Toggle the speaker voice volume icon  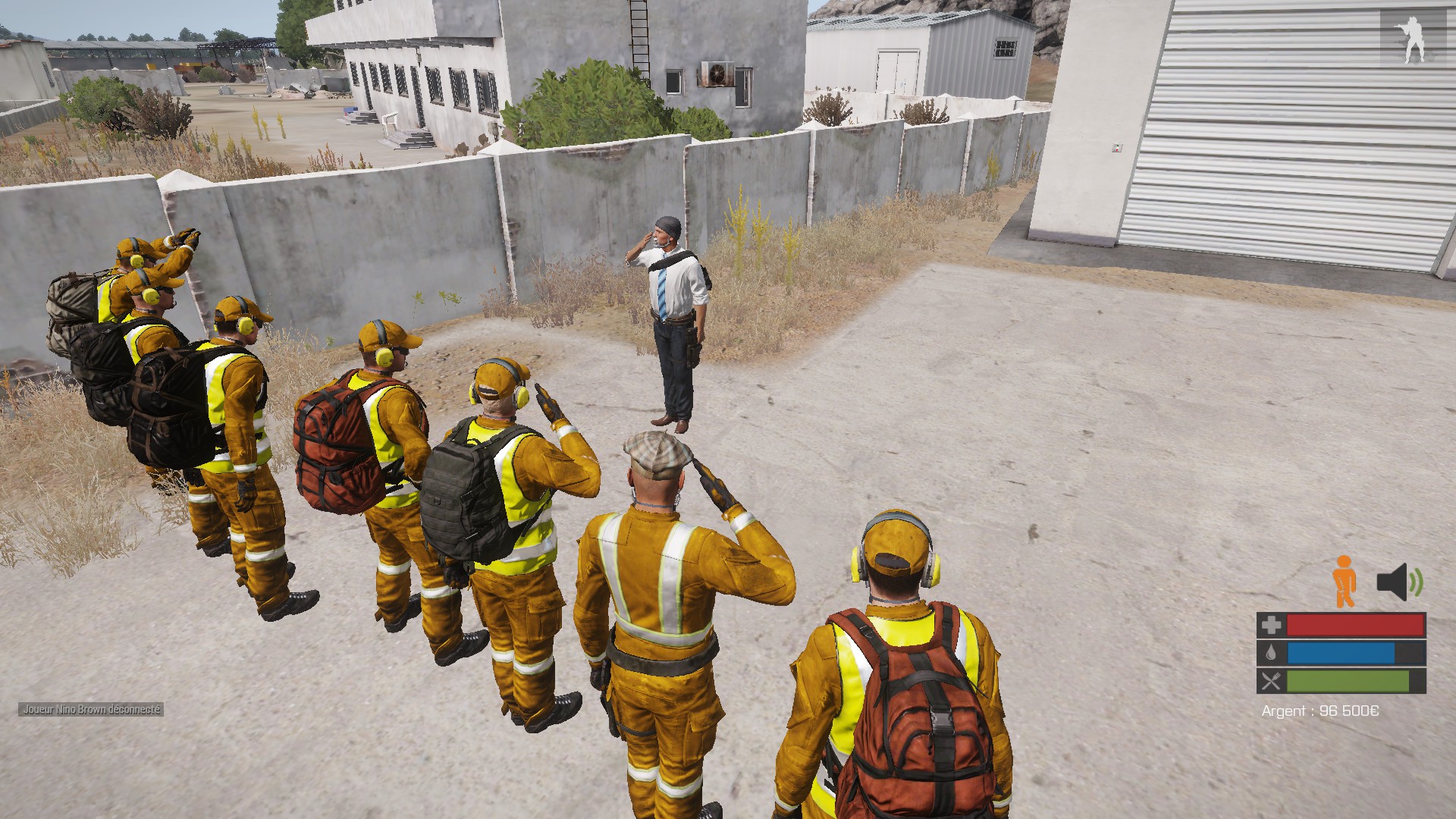[1400, 582]
